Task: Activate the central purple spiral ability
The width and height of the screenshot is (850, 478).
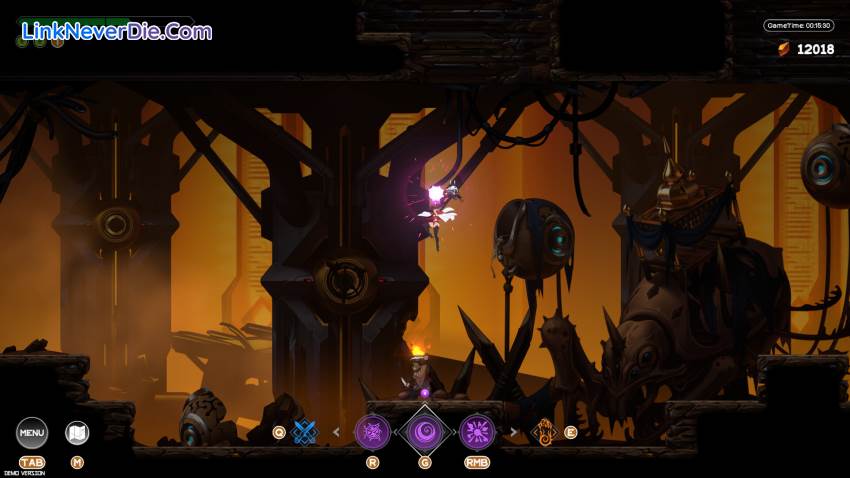Action: (x=425, y=432)
